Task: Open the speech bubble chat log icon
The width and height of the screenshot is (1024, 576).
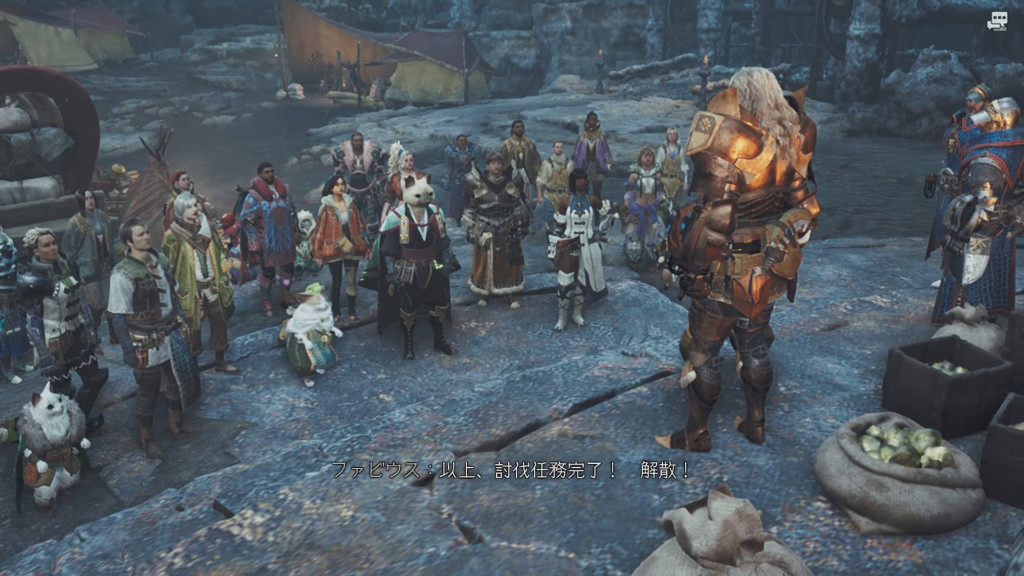Action: pos(997,21)
